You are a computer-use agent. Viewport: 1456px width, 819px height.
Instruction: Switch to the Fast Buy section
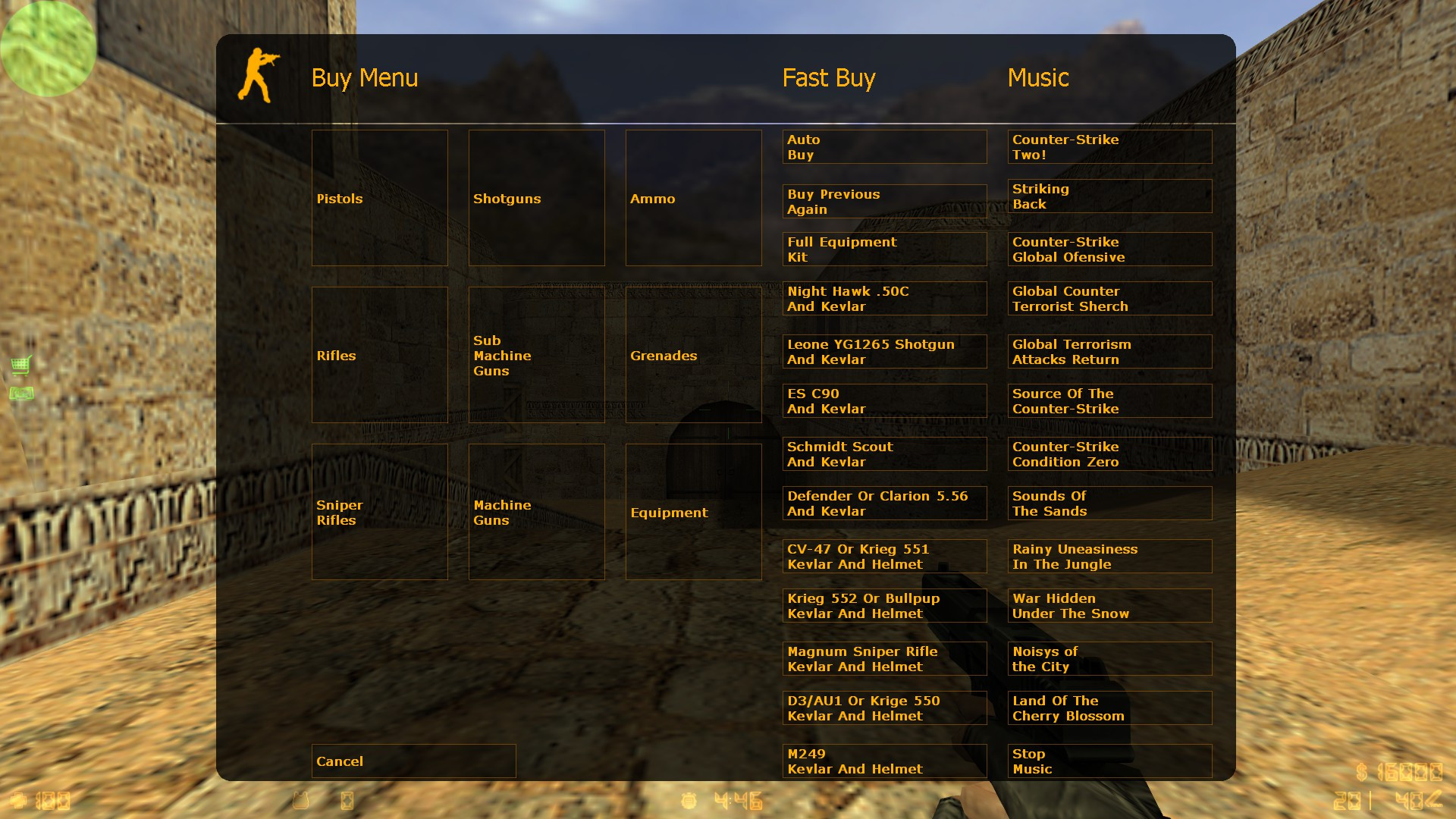point(828,77)
